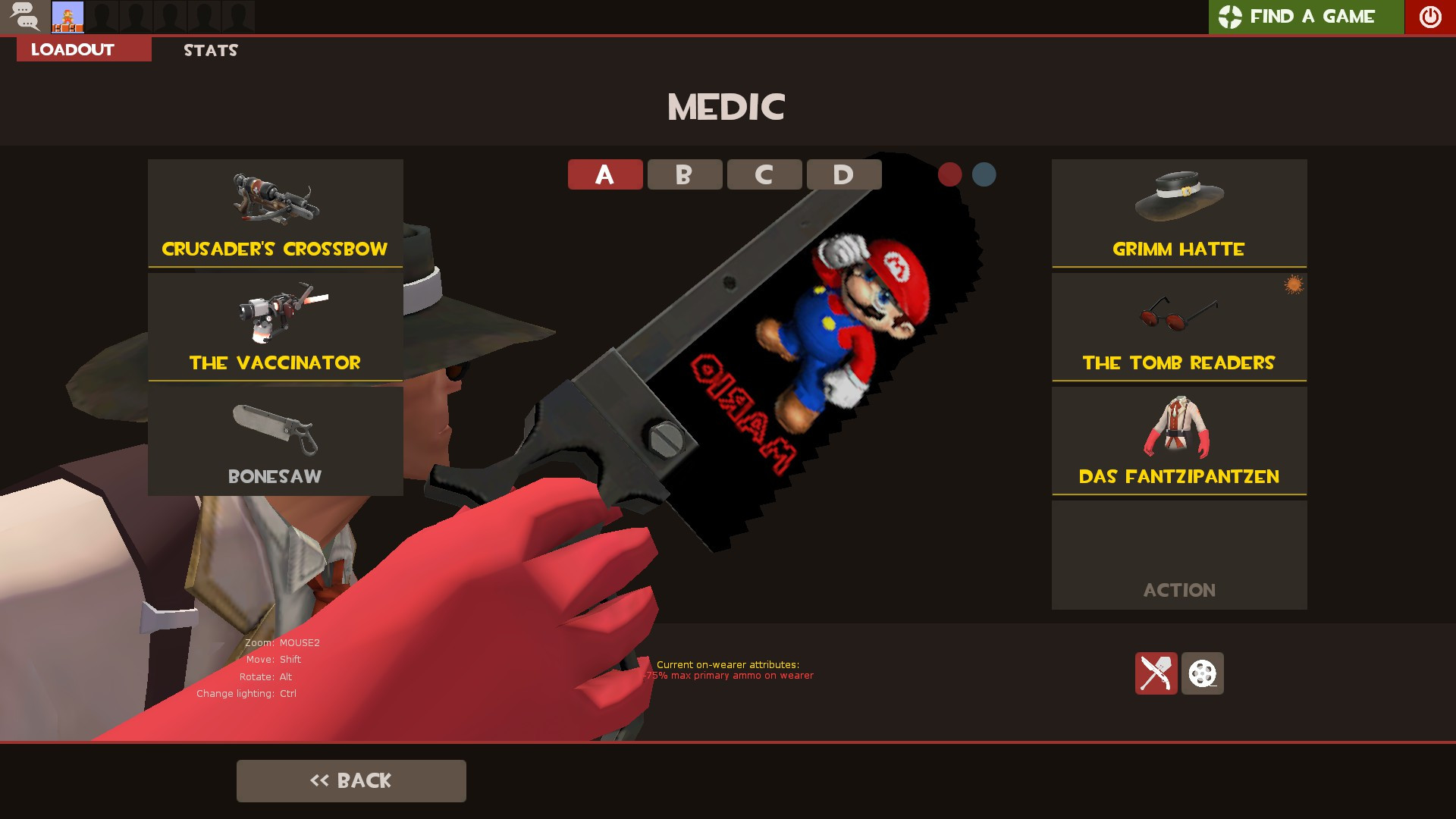Open the LOADOUT tab
1456x819 pixels.
[x=71, y=49]
